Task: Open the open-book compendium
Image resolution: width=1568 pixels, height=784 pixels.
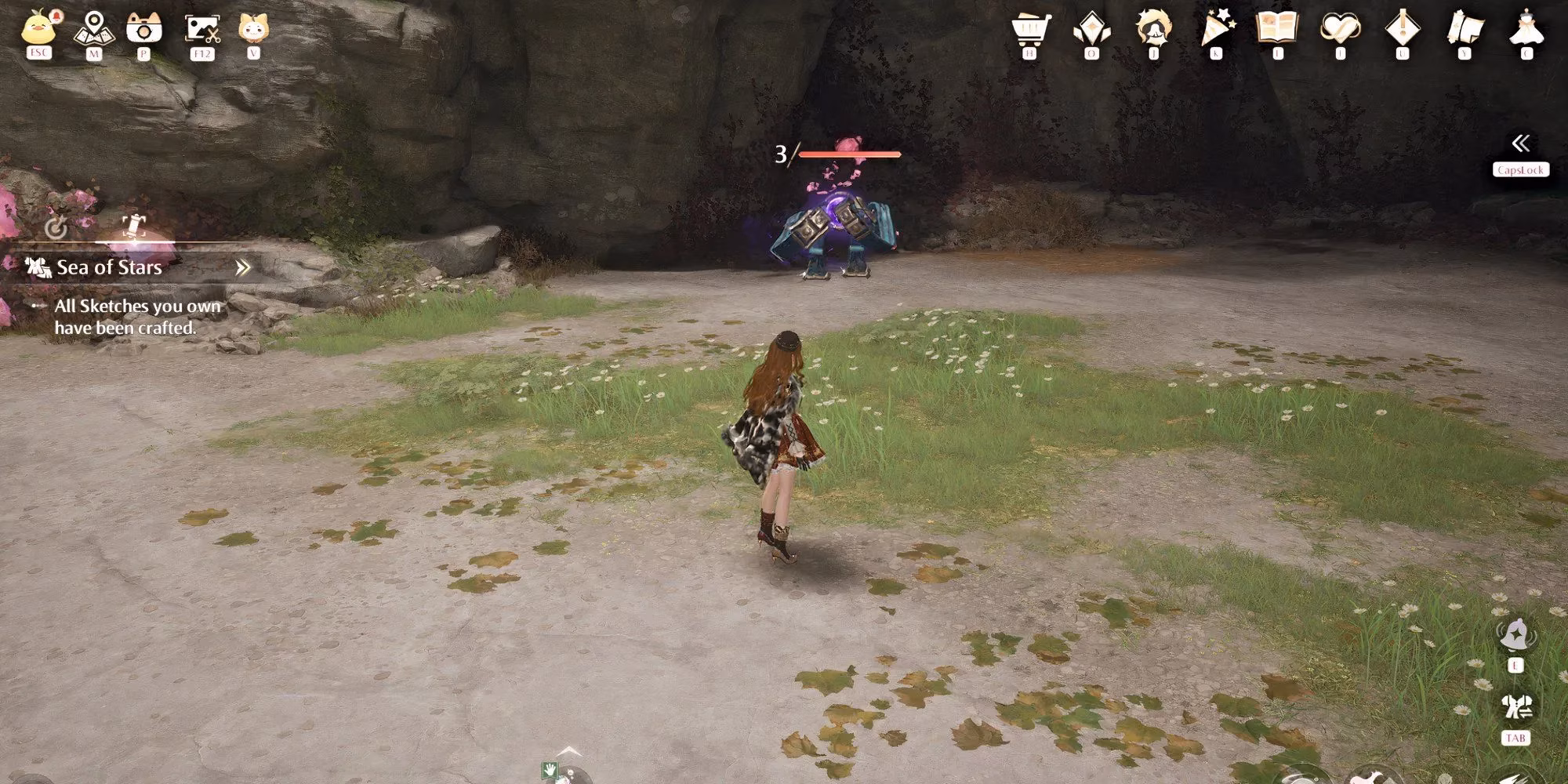Action: (x=1278, y=28)
